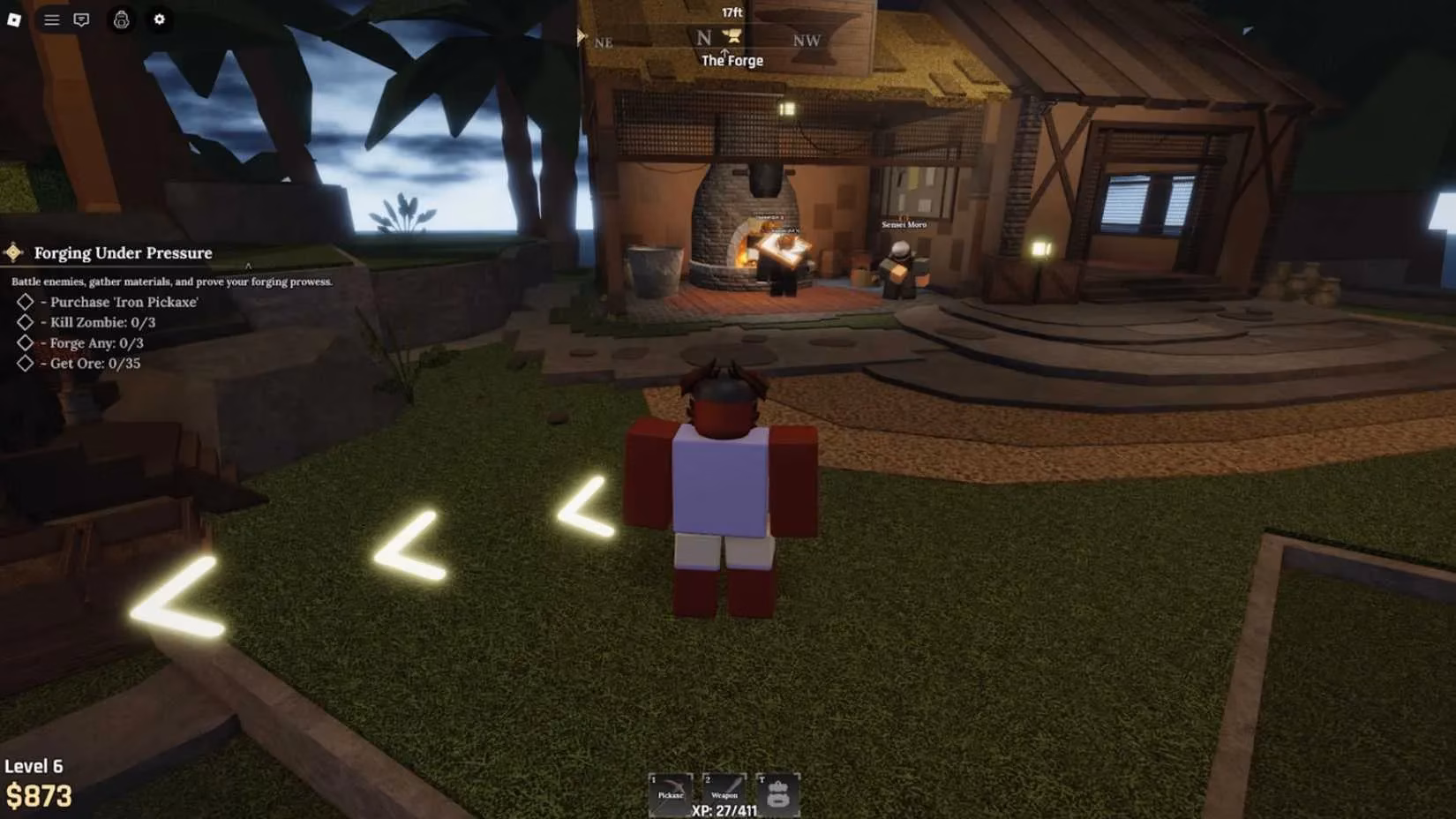Click the Sensei Moro nameplate
The width and height of the screenshot is (1456, 819).
click(903, 224)
